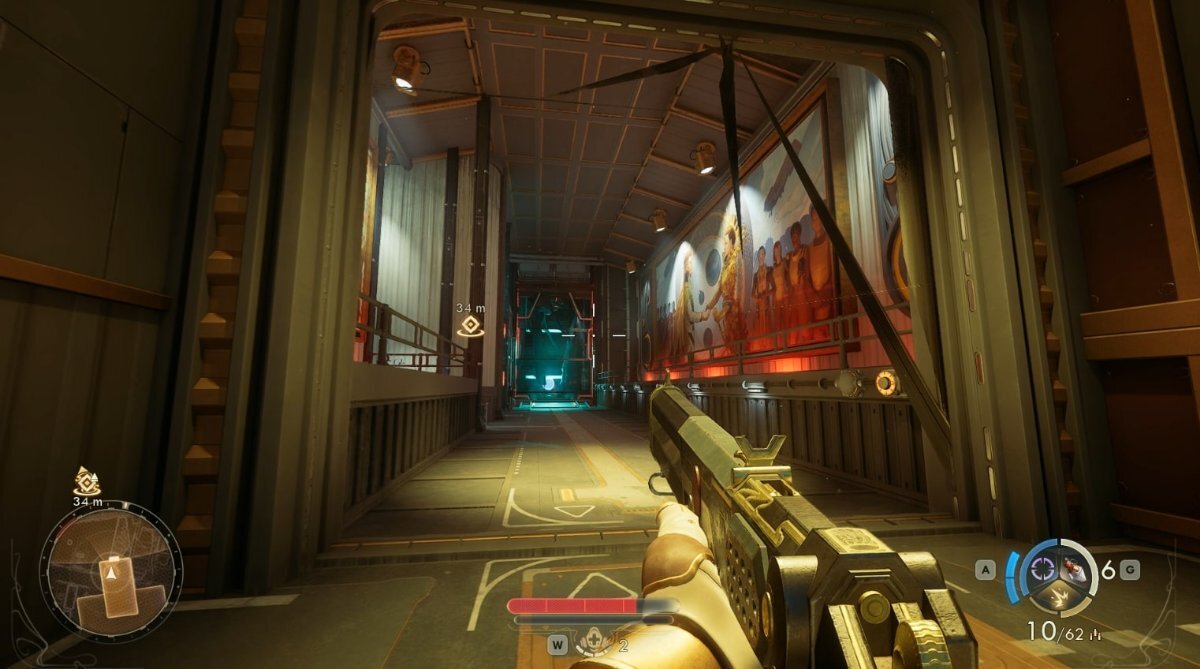This screenshot has height=669, width=1200.
Task: Activate the purple crosshair ability
Action: tap(1043, 568)
